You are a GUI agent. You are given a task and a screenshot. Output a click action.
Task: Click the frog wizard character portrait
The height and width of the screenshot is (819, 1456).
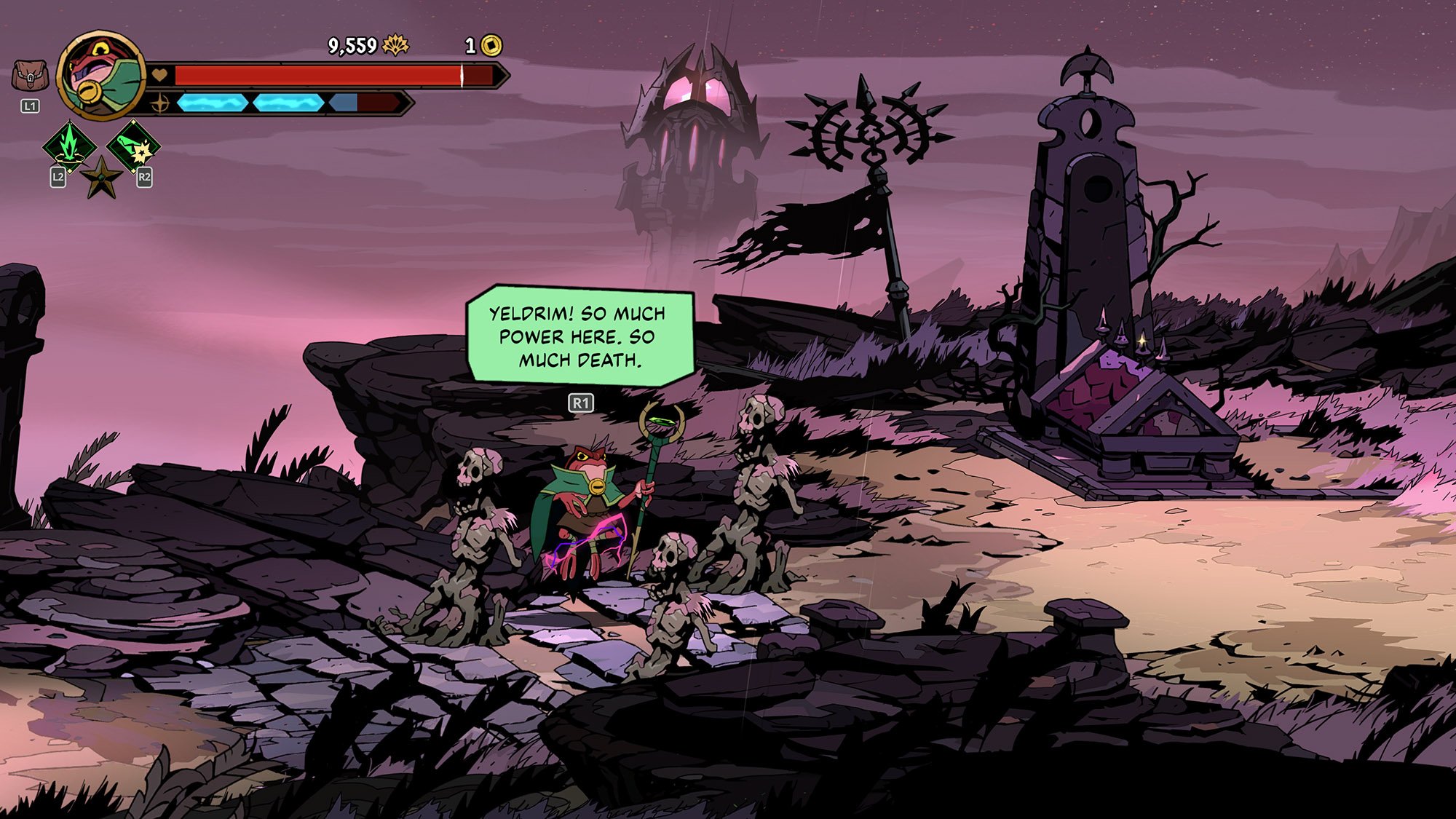(101, 75)
